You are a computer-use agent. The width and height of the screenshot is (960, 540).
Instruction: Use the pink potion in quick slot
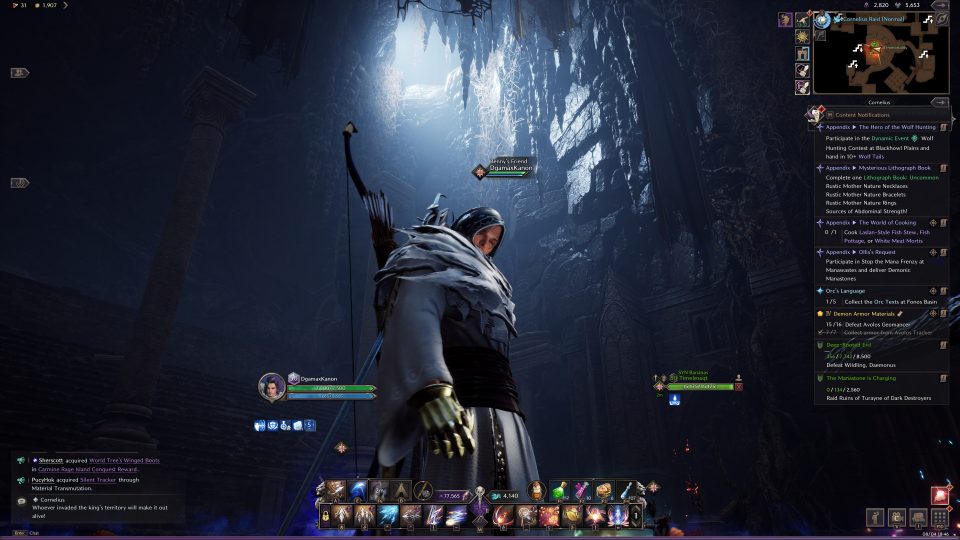(581, 490)
